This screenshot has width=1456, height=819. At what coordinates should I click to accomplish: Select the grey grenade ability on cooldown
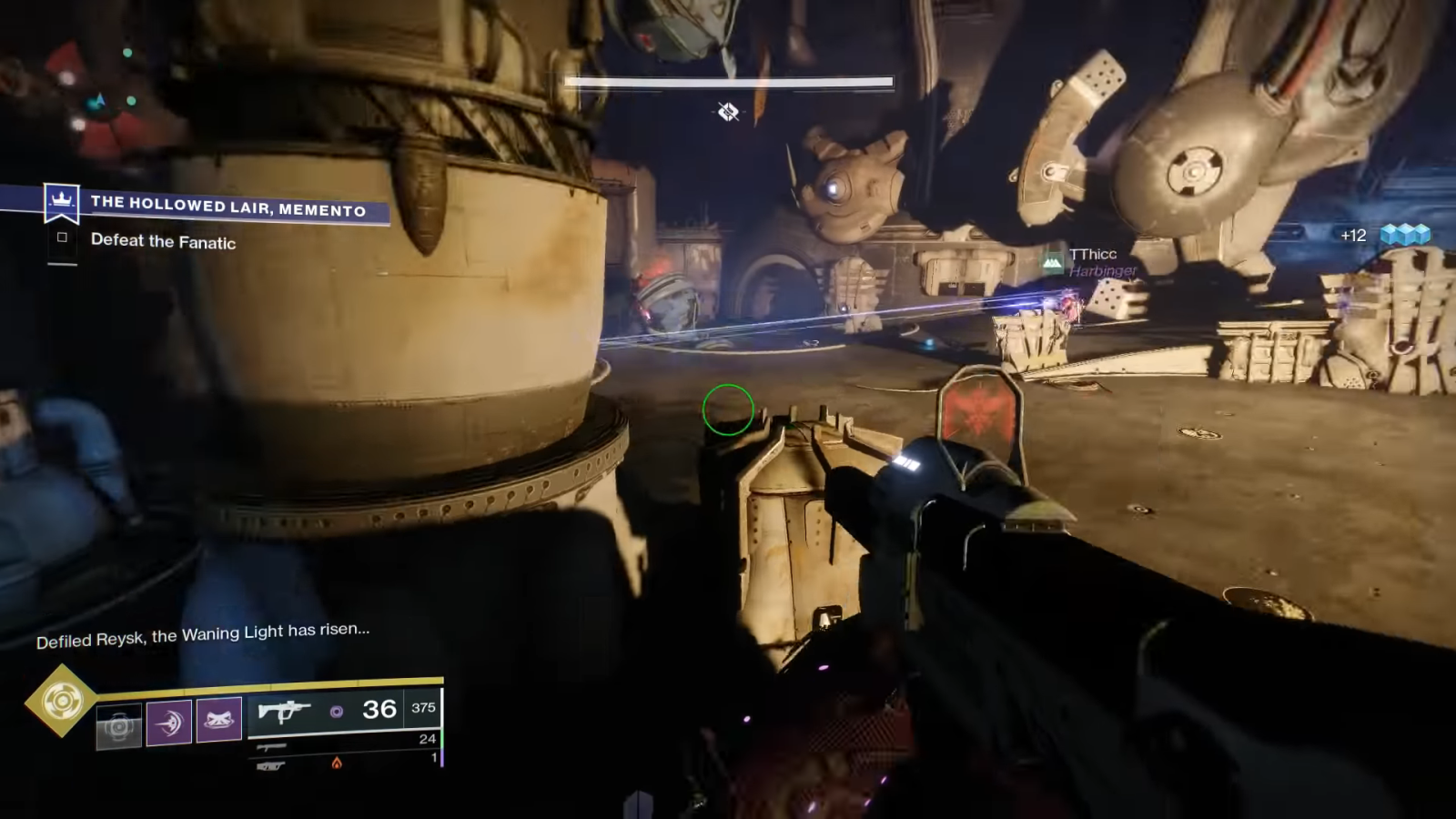click(119, 725)
